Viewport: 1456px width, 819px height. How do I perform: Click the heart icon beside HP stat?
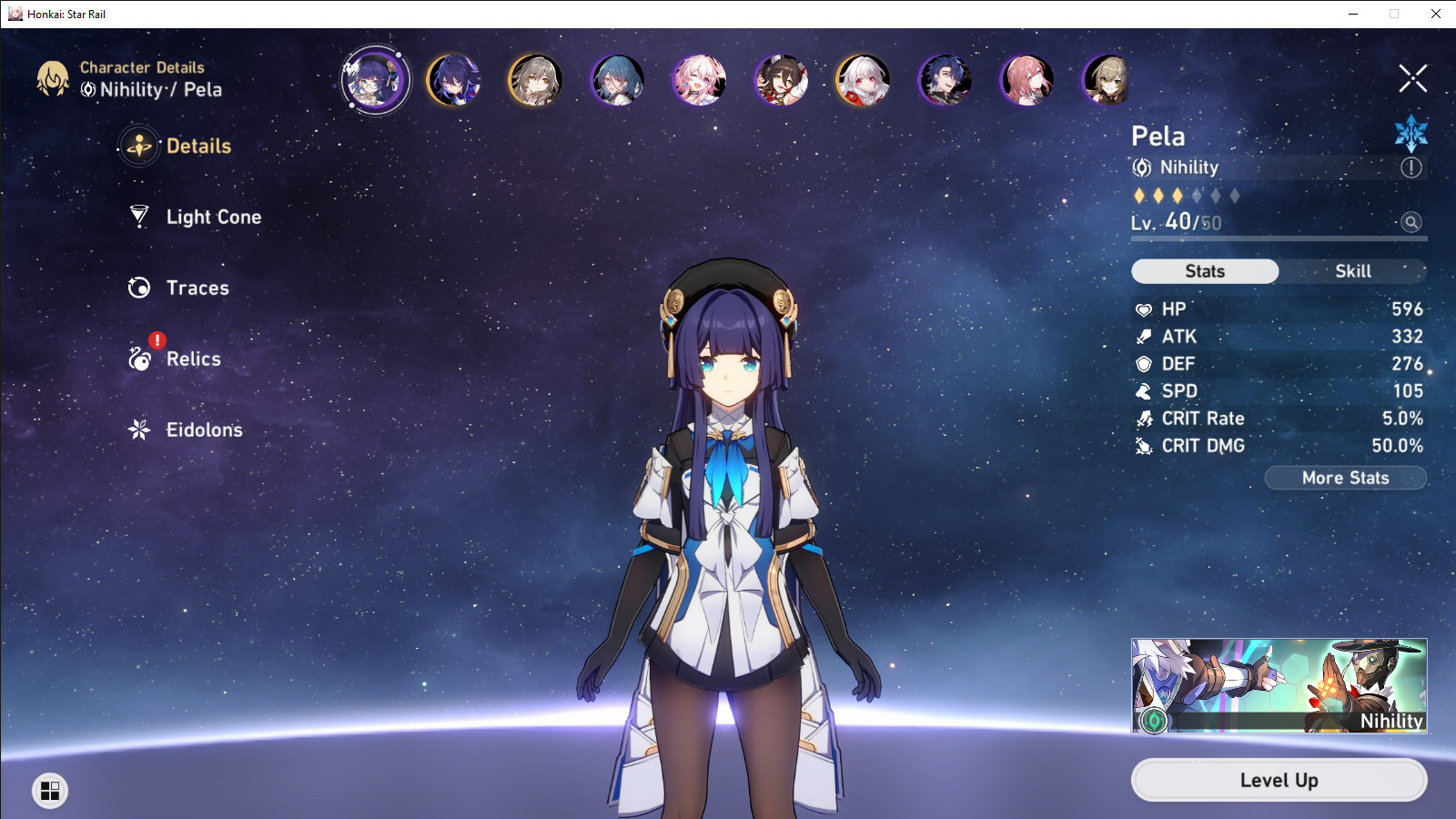(1143, 308)
